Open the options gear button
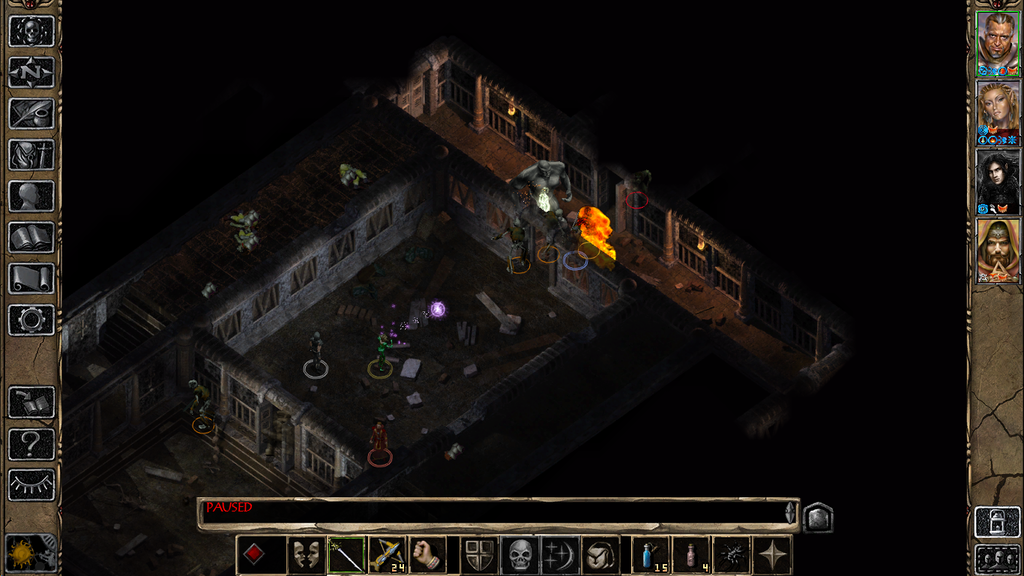The image size is (1024, 576). pos(31,319)
